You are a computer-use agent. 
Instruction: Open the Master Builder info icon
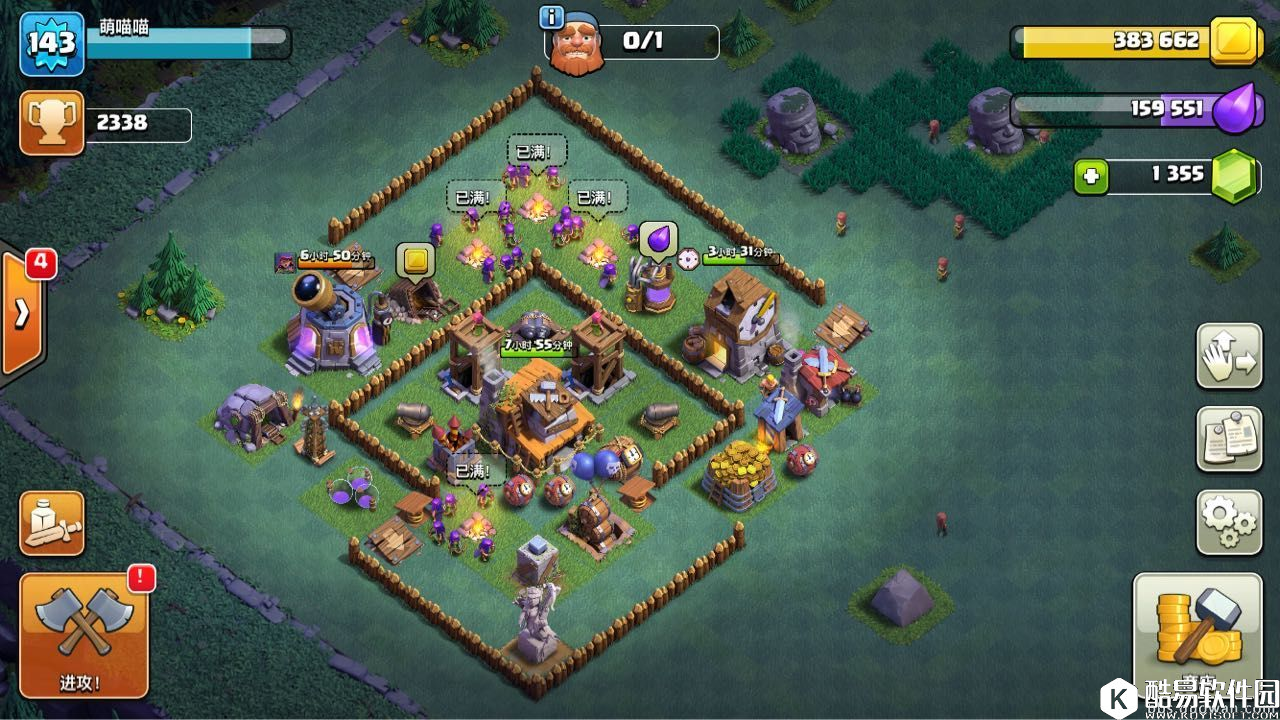(x=551, y=17)
